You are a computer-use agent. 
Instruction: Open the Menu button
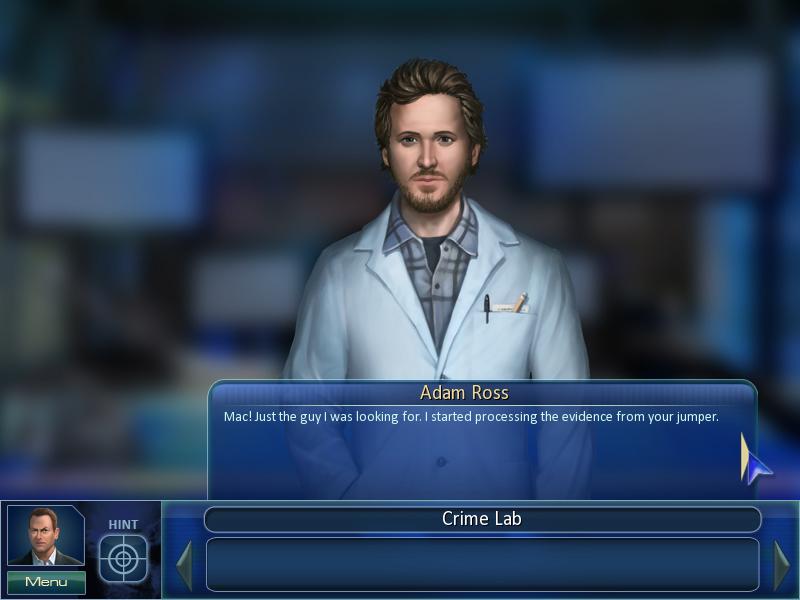(x=46, y=582)
